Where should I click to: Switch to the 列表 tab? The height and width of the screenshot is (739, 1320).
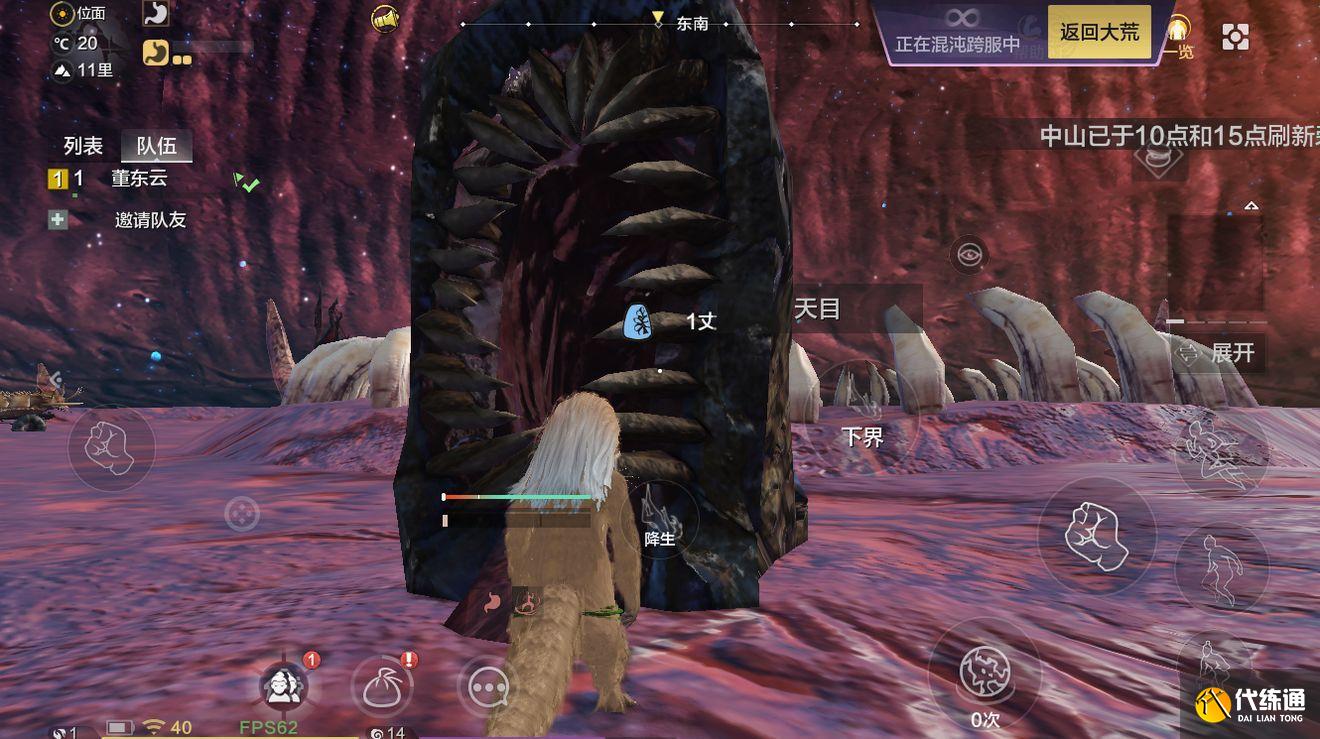[83, 146]
